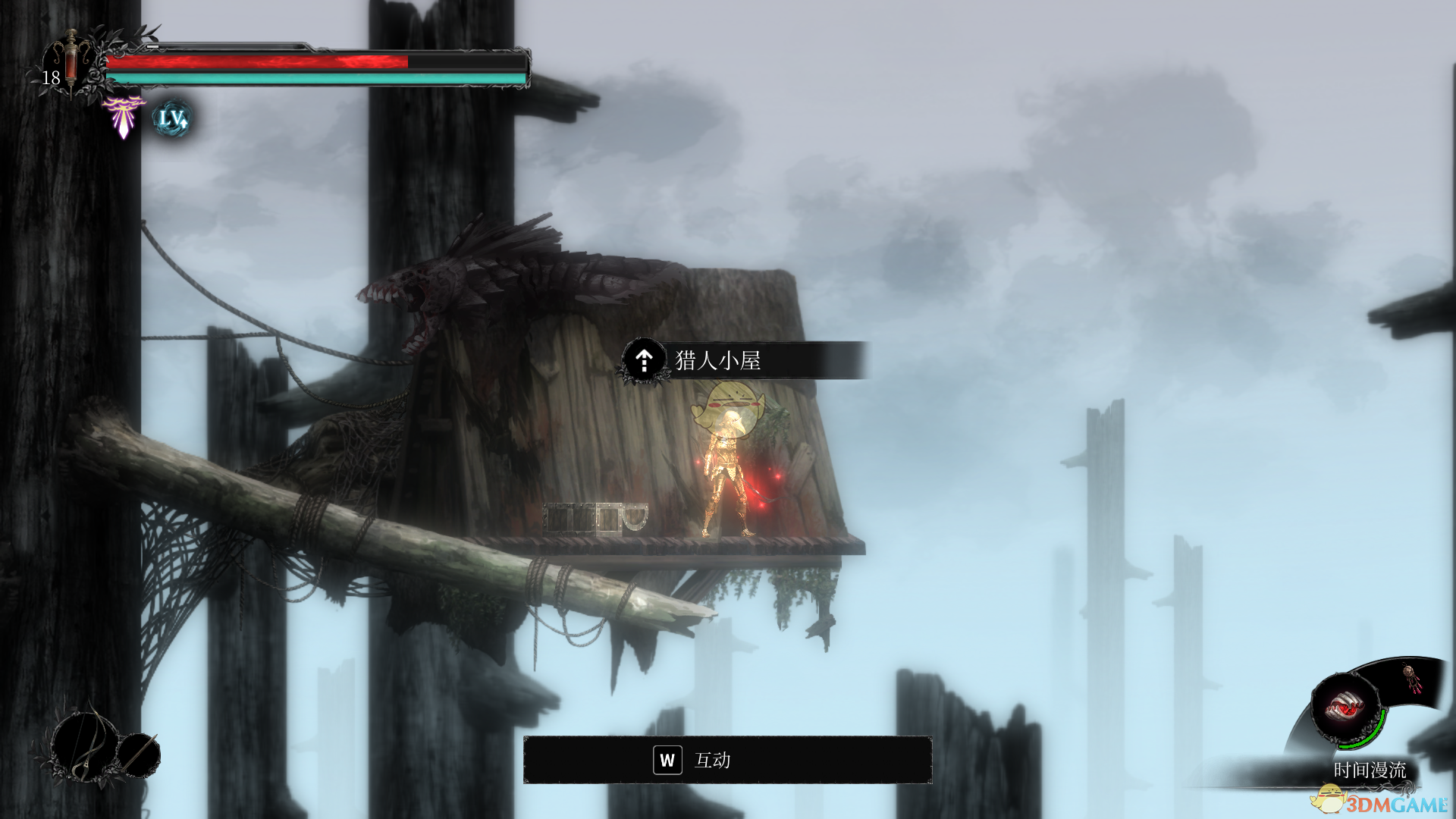Open the LV level-up indicator
Viewport: 1456px width, 819px height.
click(172, 119)
